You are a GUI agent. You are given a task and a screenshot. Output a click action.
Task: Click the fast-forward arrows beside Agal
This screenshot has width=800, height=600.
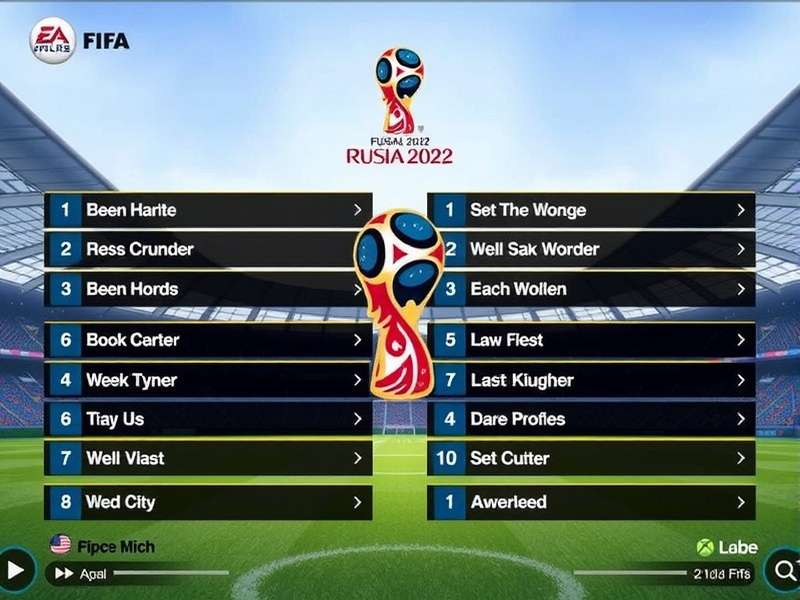[65, 574]
